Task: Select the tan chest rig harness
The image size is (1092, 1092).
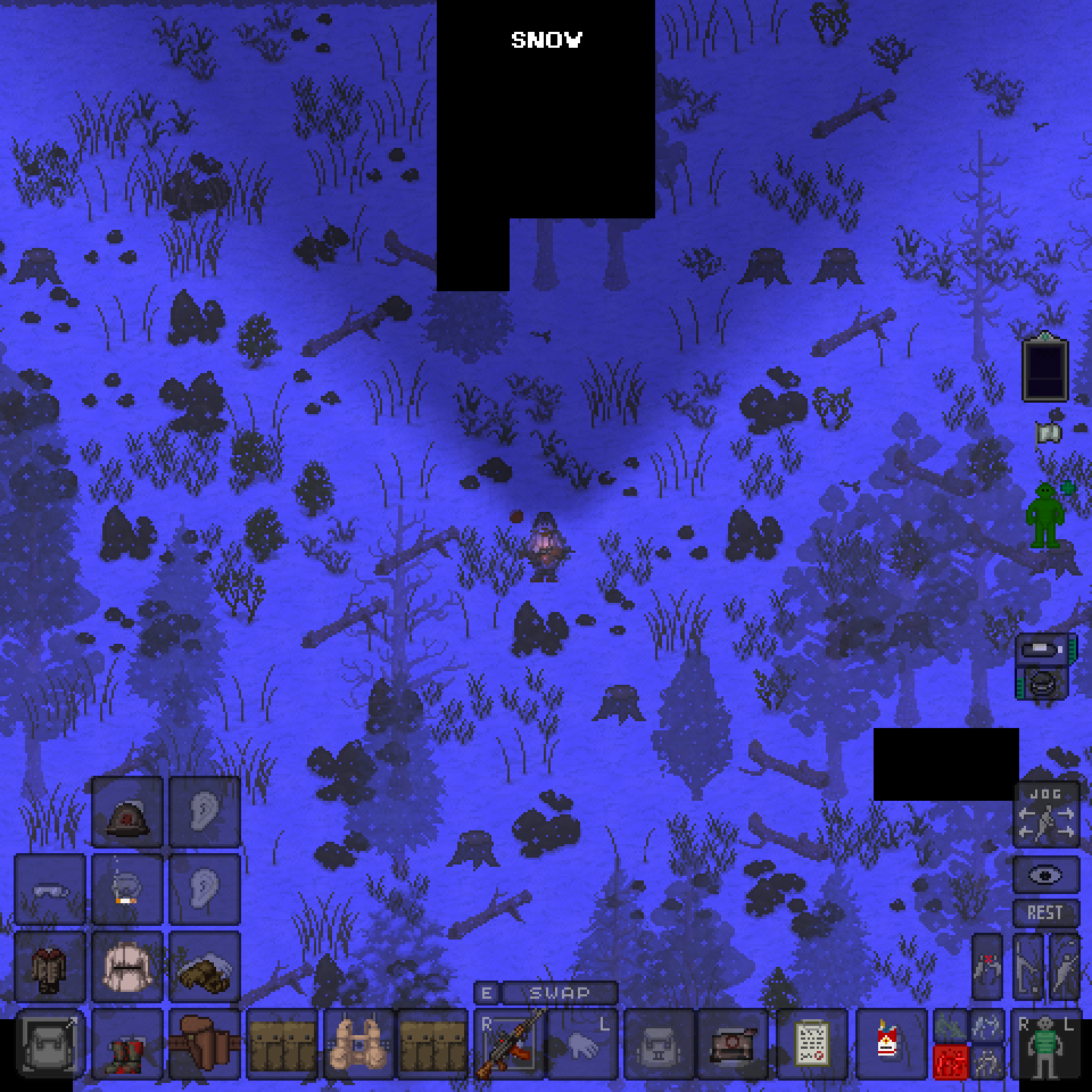Action: [x=359, y=1045]
